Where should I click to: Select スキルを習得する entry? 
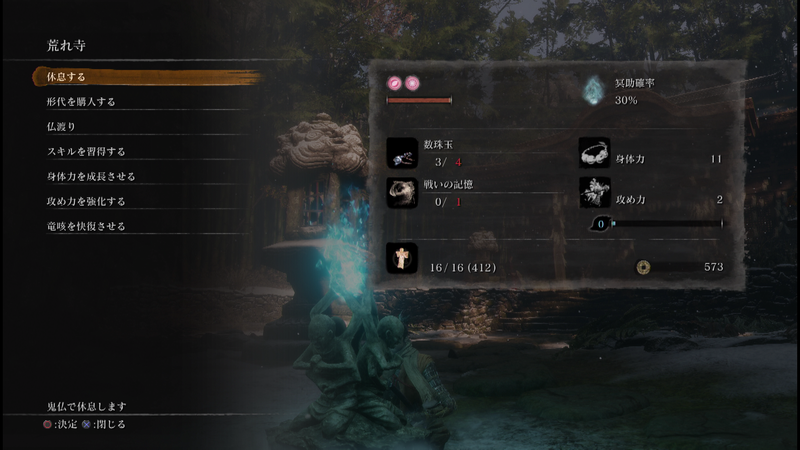pyautogui.click(x=86, y=152)
